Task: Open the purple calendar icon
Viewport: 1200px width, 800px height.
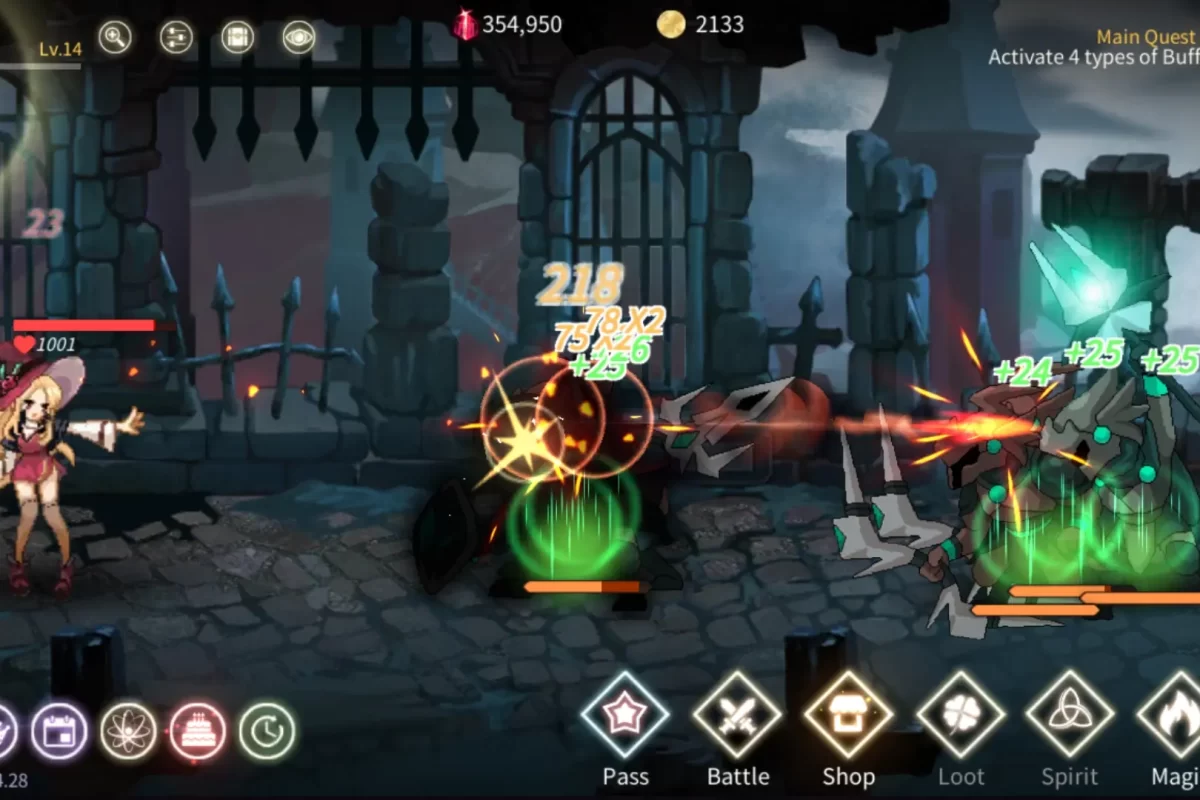Action: 59,731
